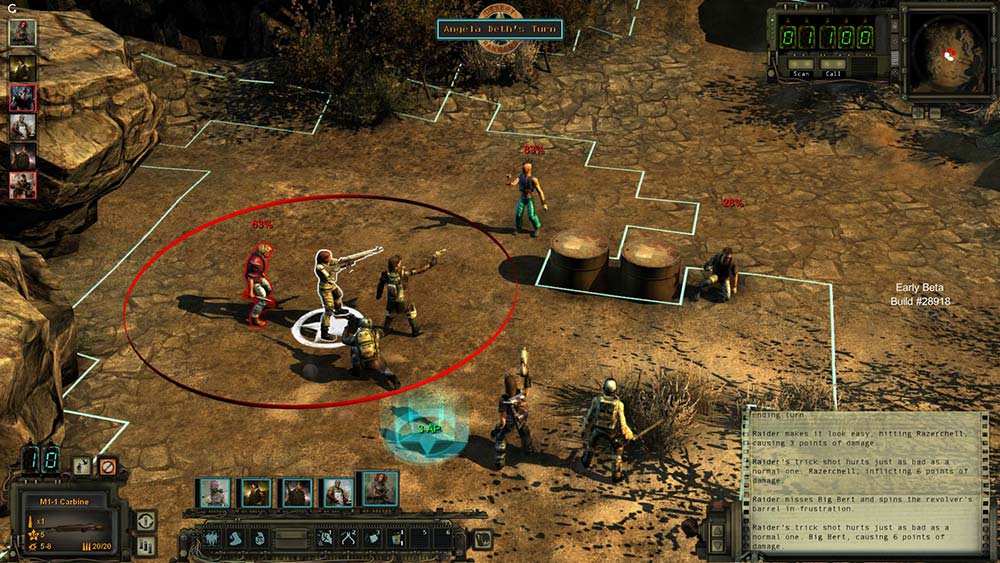The height and width of the screenshot is (563, 1000).
Task: Click the weapon swap cycle button
Action: click(x=145, y=520)
